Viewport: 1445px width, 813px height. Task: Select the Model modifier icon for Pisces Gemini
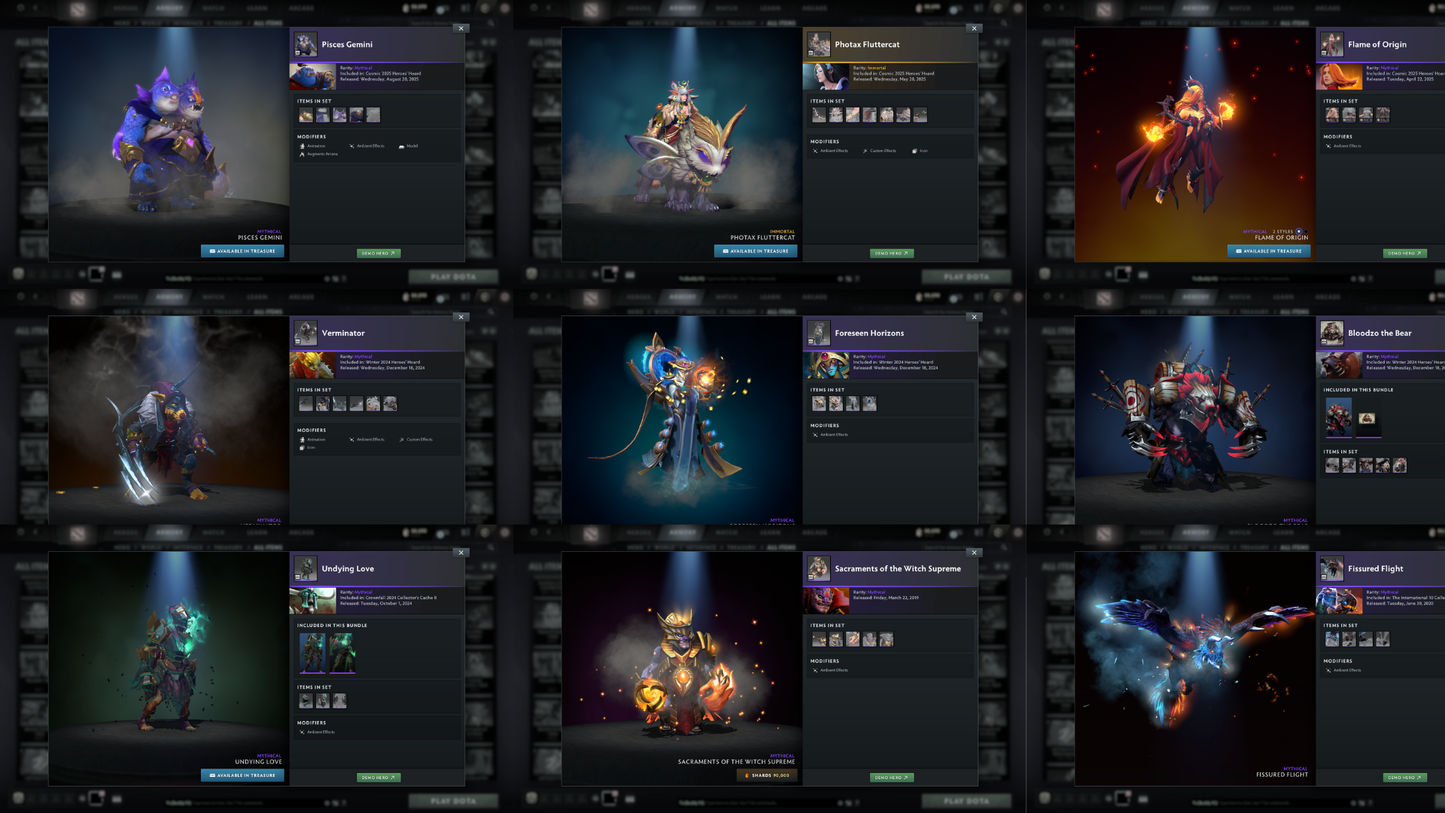(x=402, y=146)
